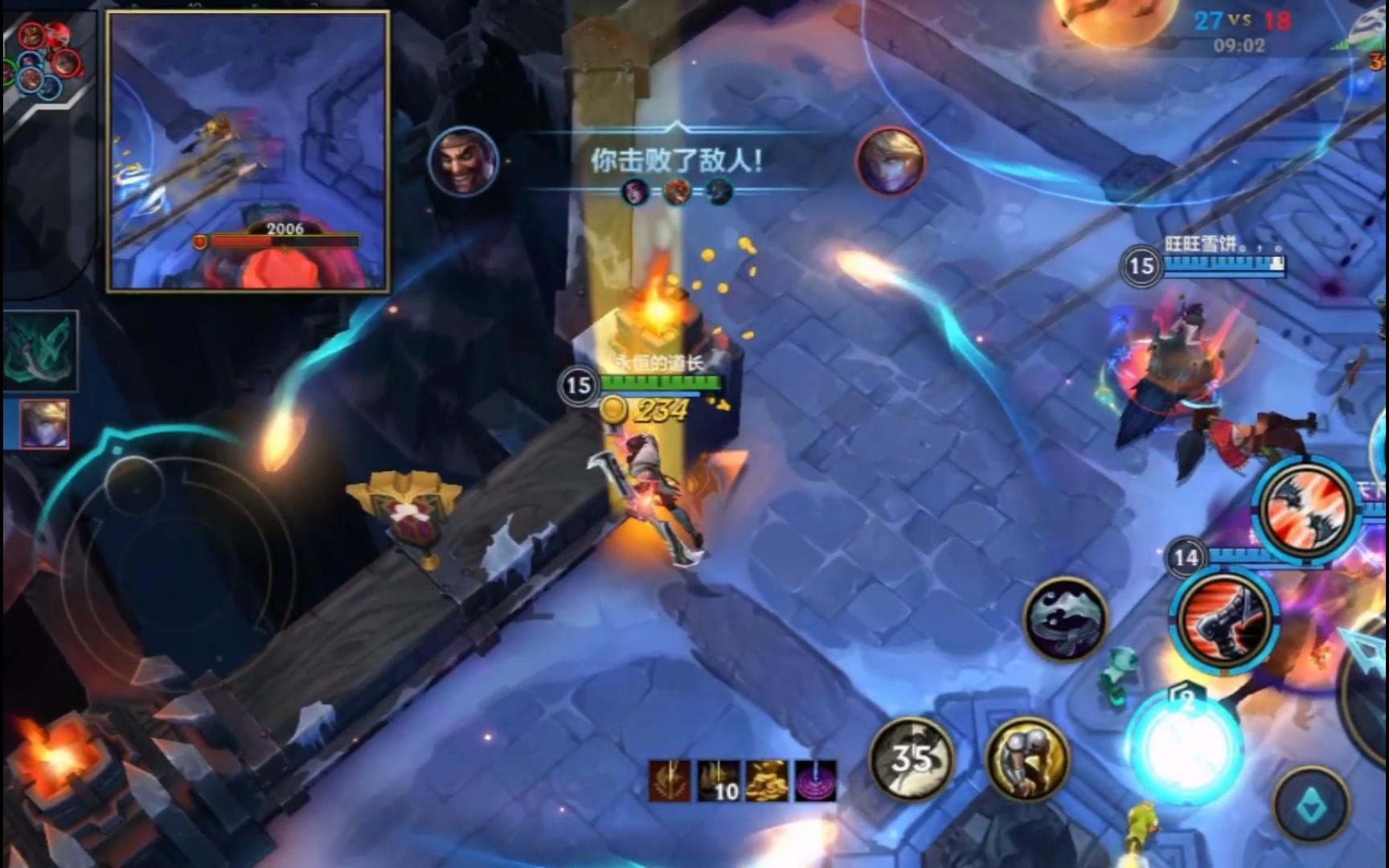Viewport: 1389px width, 868px height.
Task: Open the first red-brown rune buff icon
Action: [670, 780]
